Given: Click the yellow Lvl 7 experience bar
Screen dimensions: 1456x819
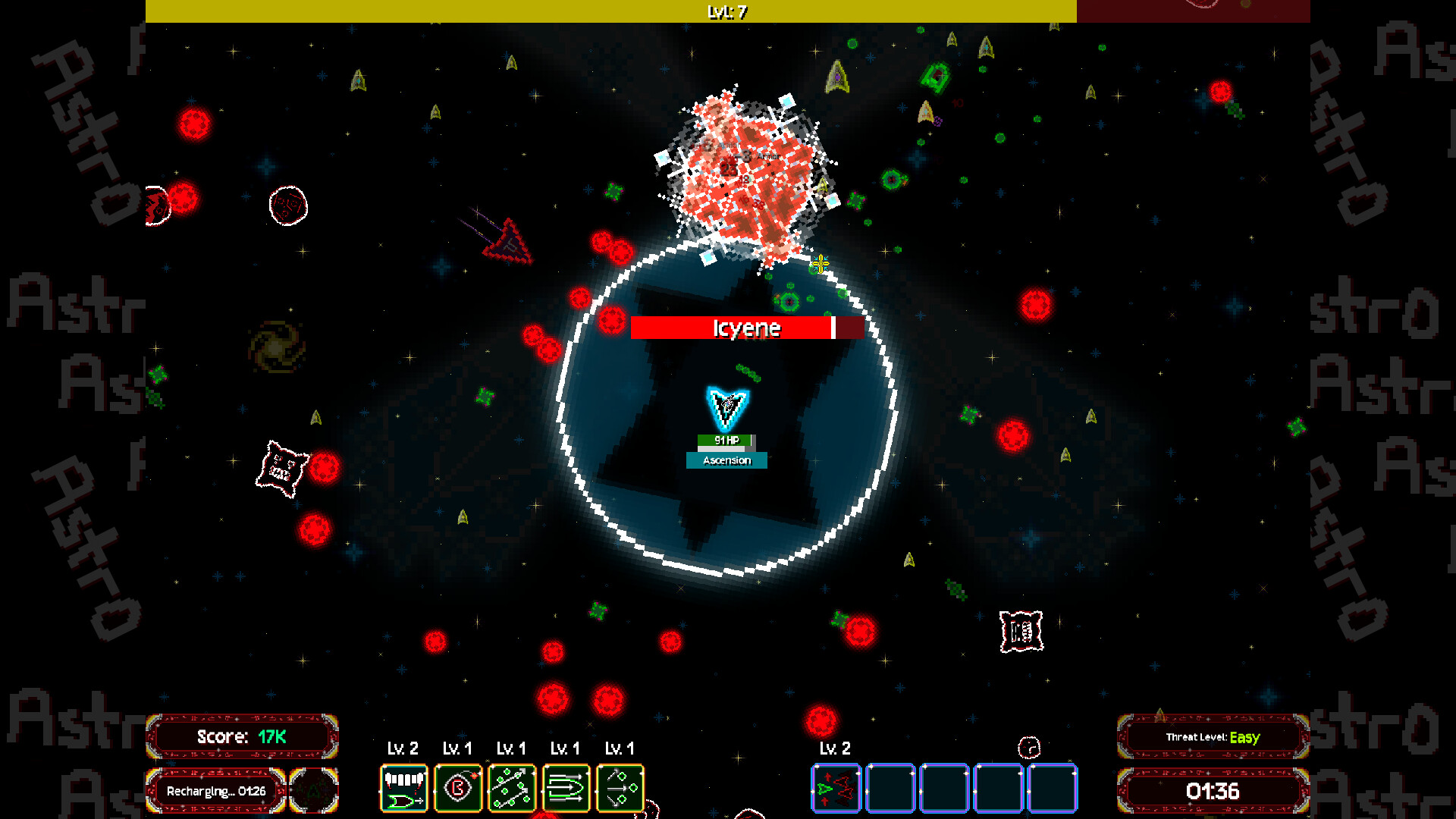Looking at the screenshot, I should [x=613, y=10].
